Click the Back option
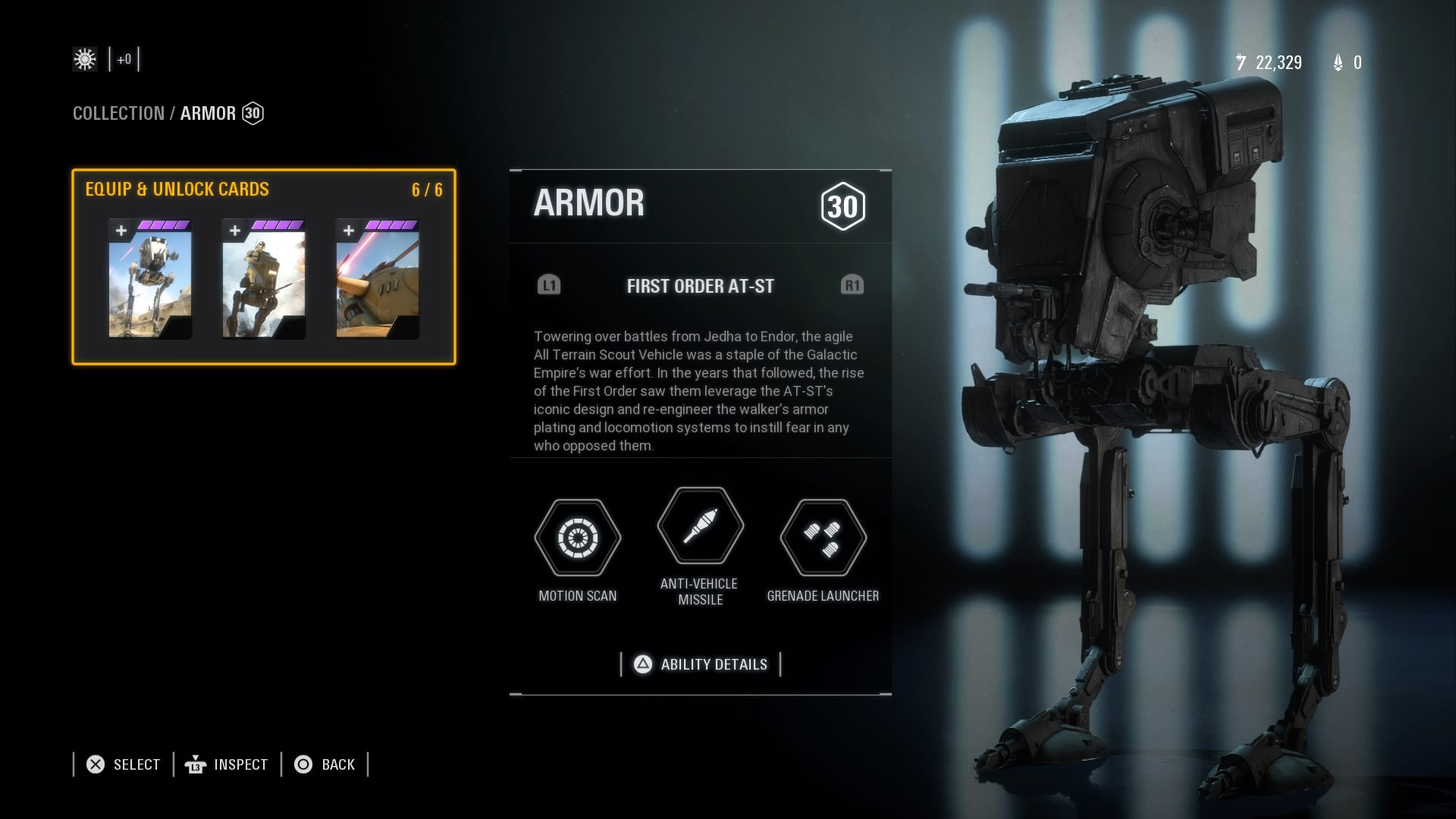Viewport: 1456px width, 819px height. [325, 764]
